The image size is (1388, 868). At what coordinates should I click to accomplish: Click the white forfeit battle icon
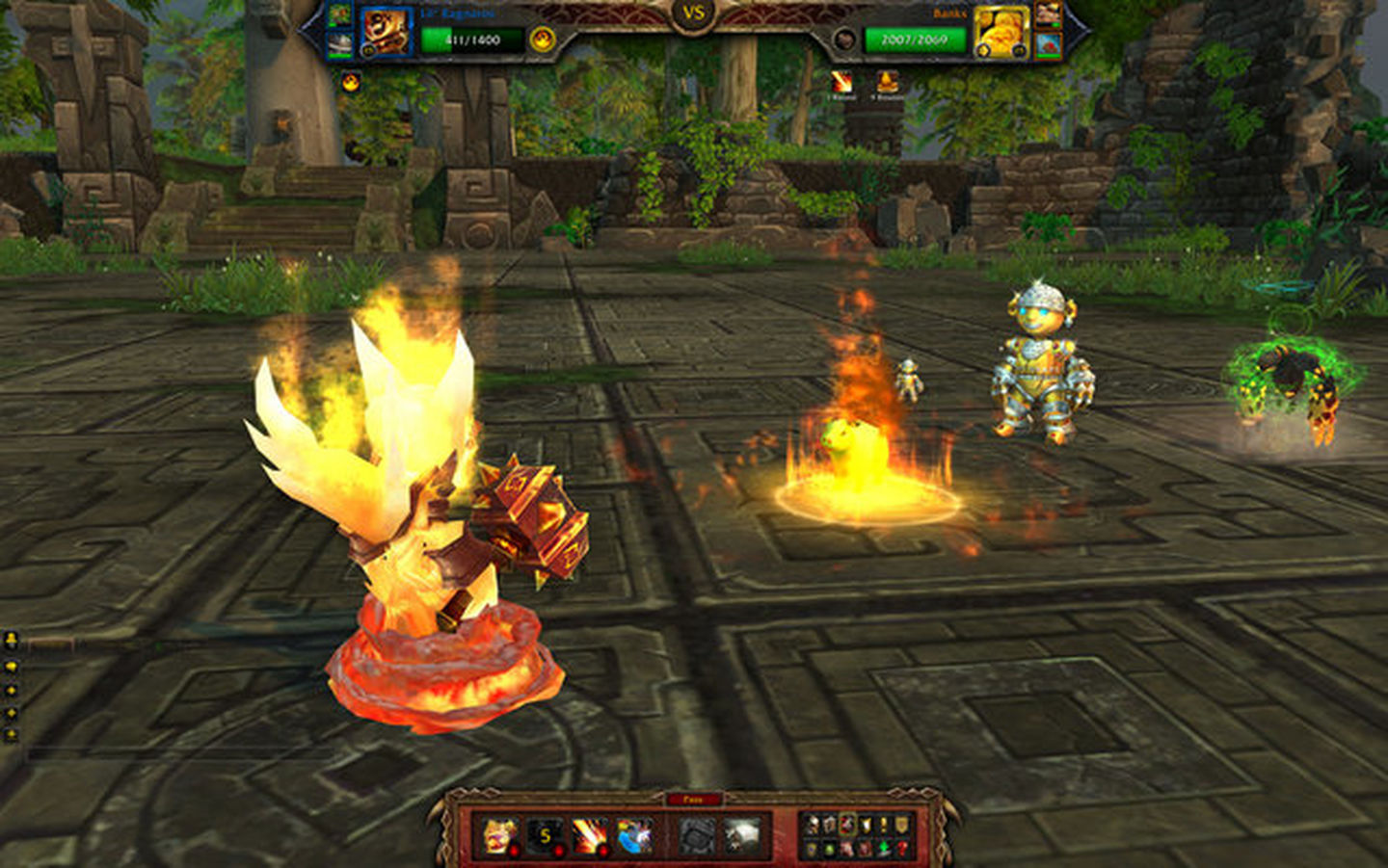click(742, 835)
